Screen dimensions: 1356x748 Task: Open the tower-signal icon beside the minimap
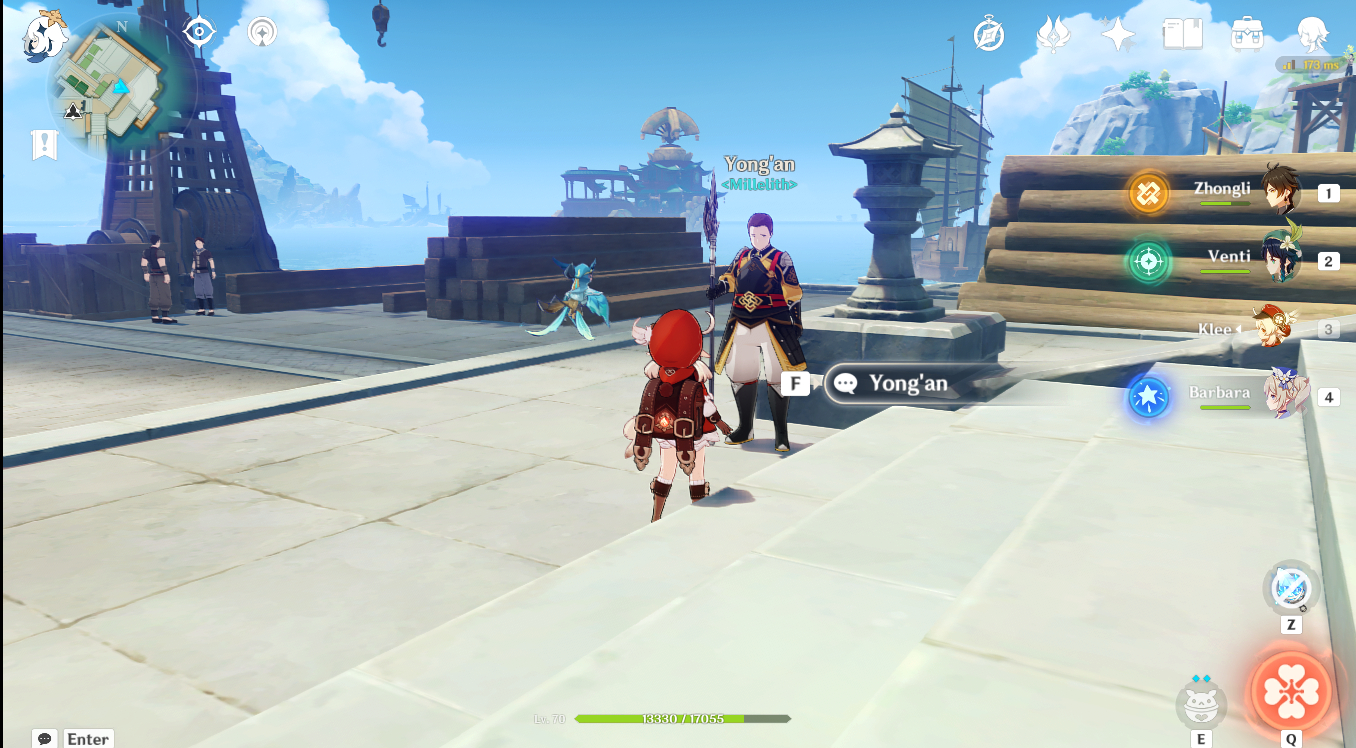pyautogui.click(x=262, y=32)
